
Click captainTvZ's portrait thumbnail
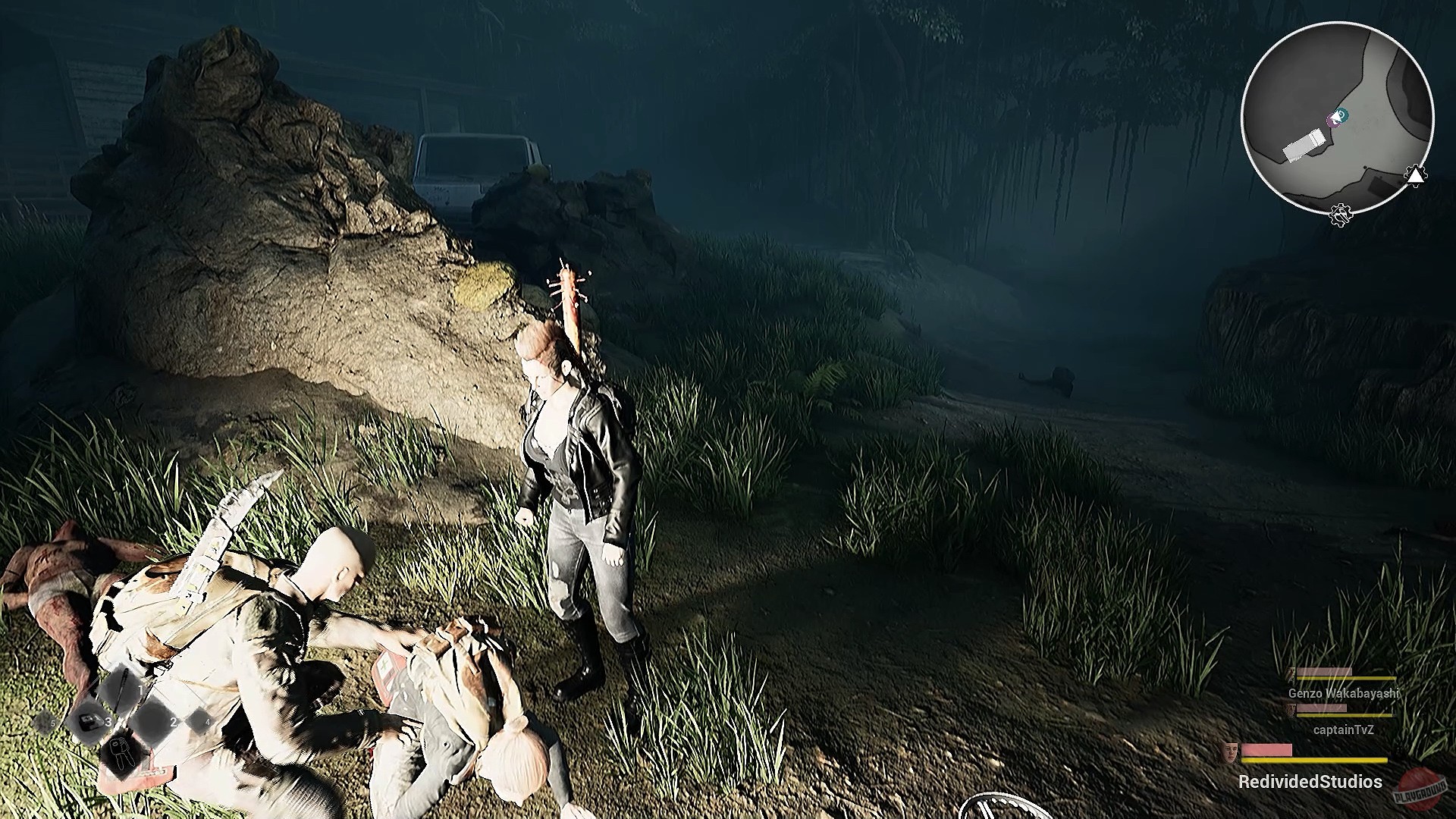pos(1290,711)
